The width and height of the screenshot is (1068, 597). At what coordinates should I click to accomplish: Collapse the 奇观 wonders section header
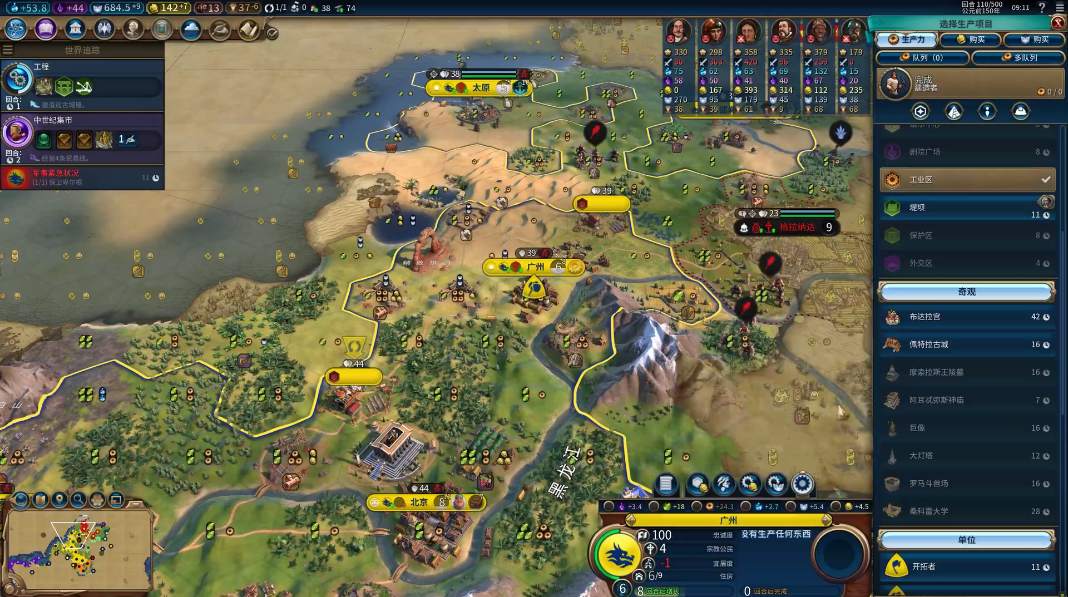click(966, 292)
